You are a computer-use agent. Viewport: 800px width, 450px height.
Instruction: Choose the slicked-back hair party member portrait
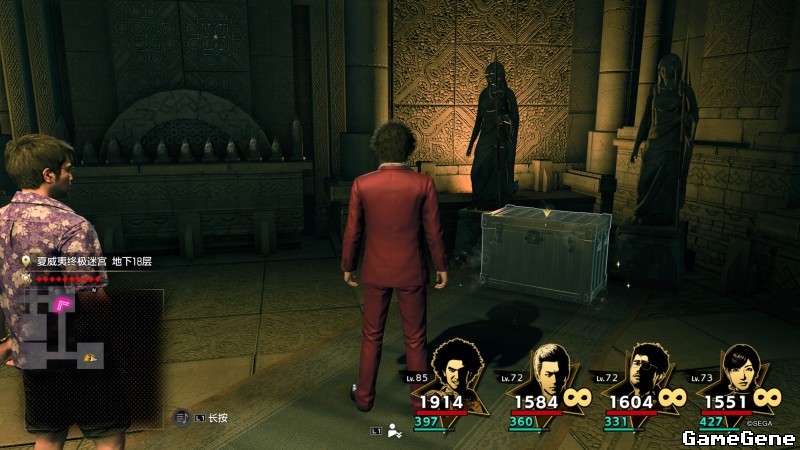[551, 368]
